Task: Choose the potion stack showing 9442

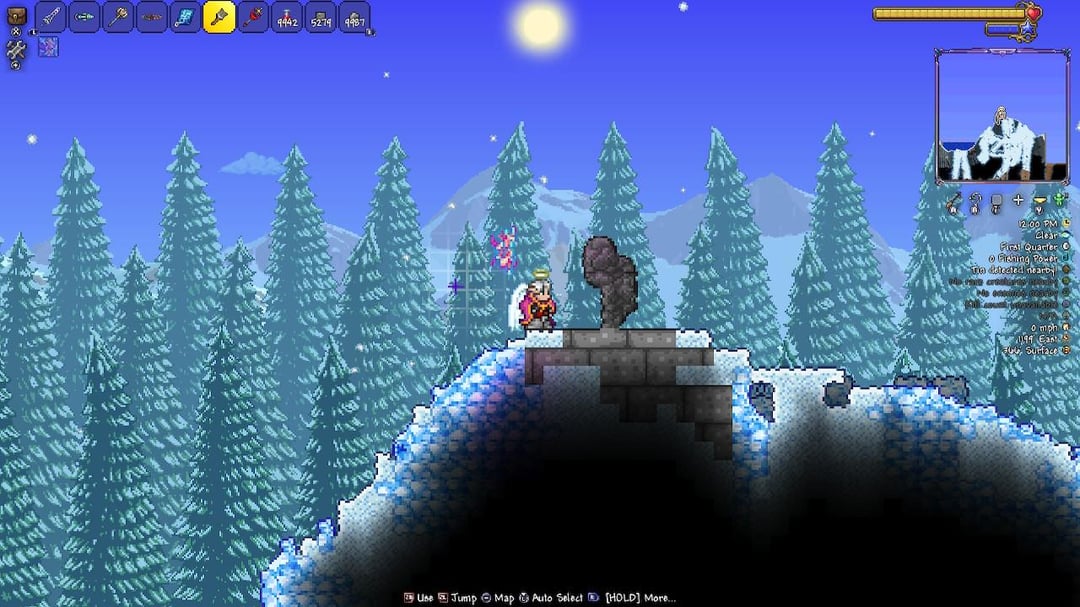Action: point(287,17)
